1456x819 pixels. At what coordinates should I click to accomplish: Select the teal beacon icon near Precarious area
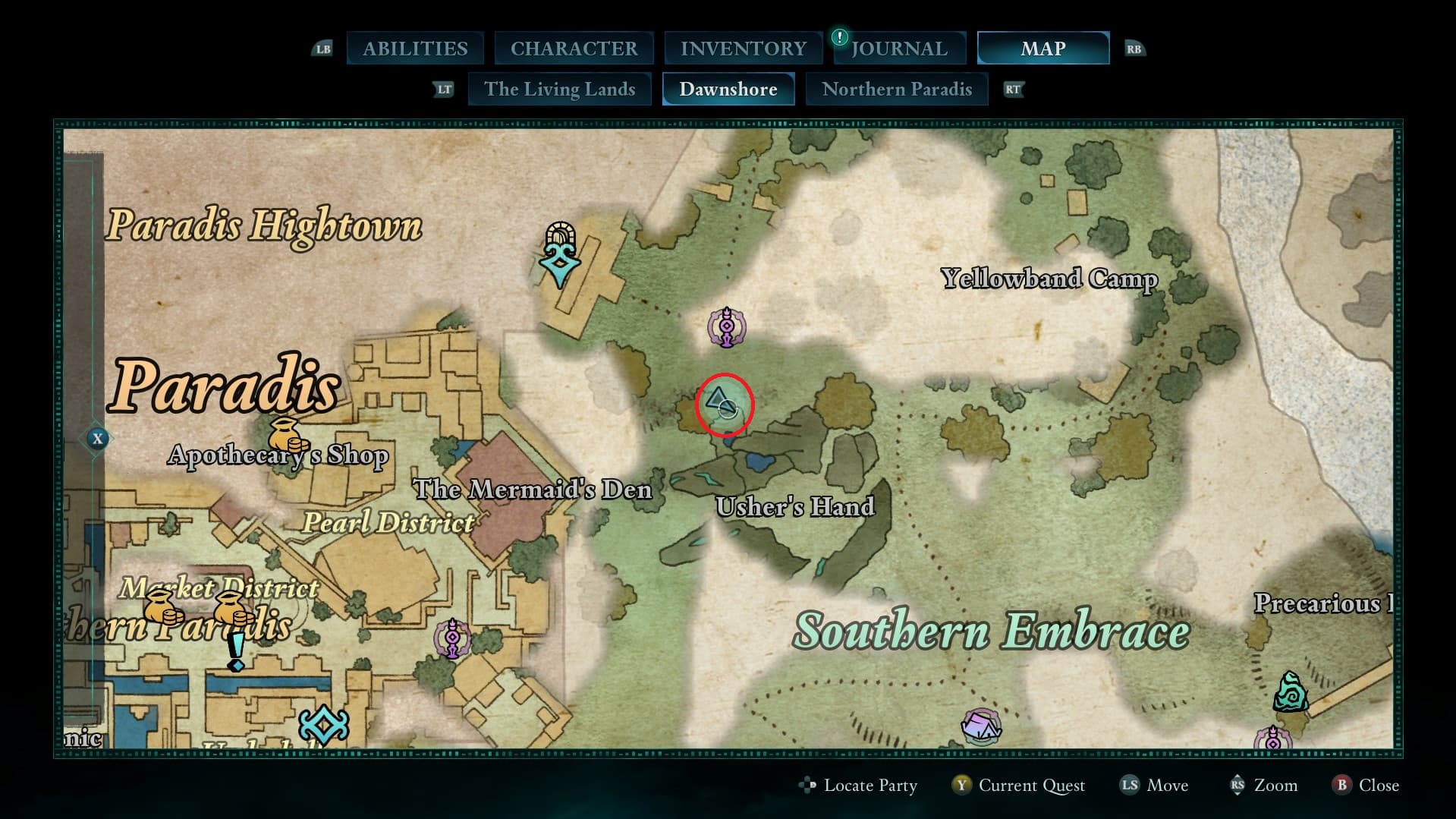[1292, 692]
